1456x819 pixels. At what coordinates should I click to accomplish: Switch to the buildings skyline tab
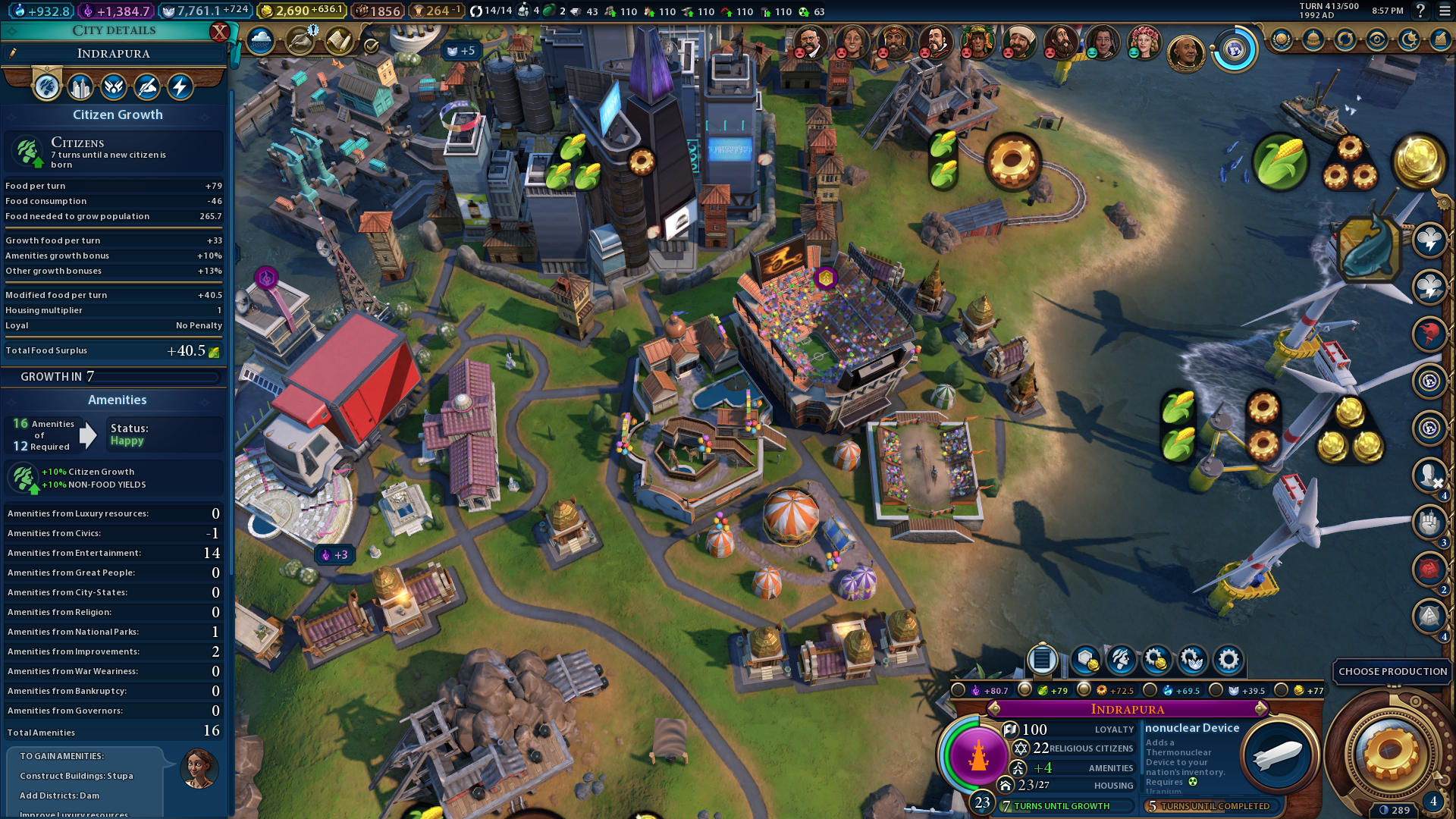80,87
